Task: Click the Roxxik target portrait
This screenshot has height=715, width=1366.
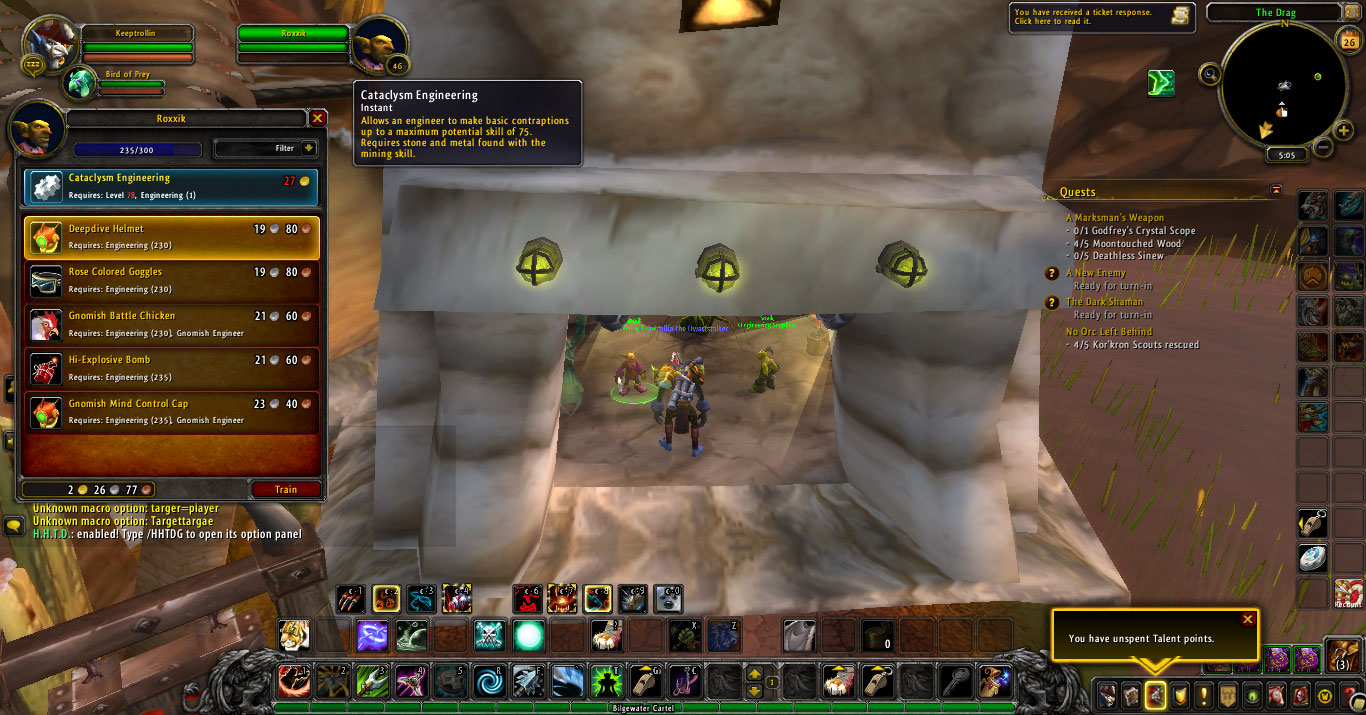Action: point(379,44)
